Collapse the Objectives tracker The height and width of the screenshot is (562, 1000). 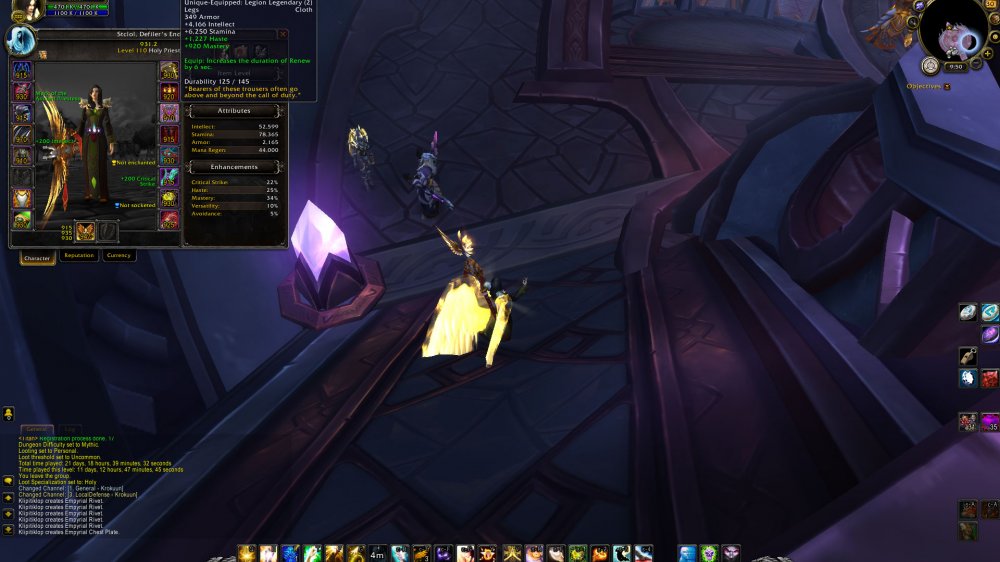point(947,87)
